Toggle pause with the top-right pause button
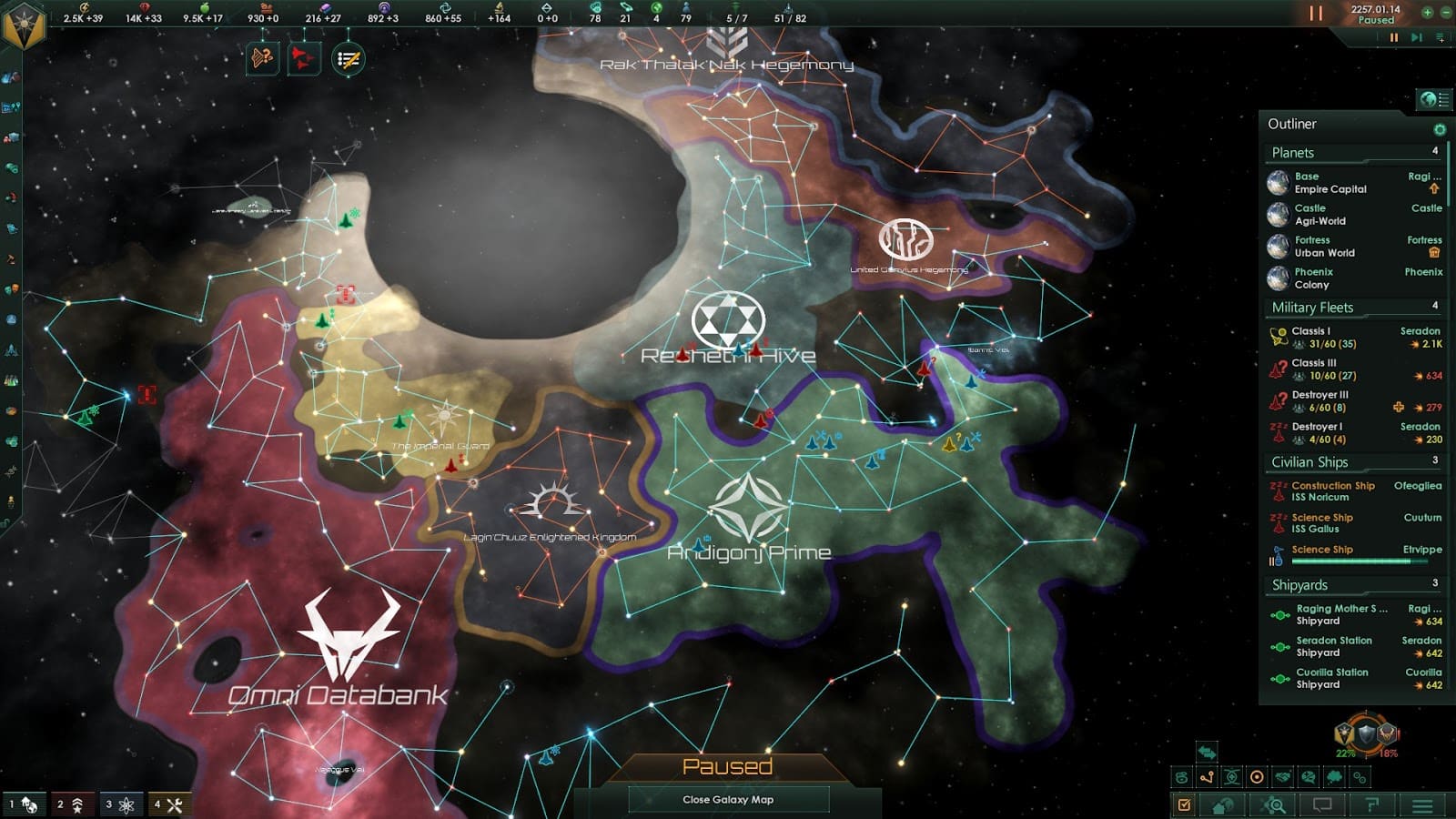 coord(1317,14)
